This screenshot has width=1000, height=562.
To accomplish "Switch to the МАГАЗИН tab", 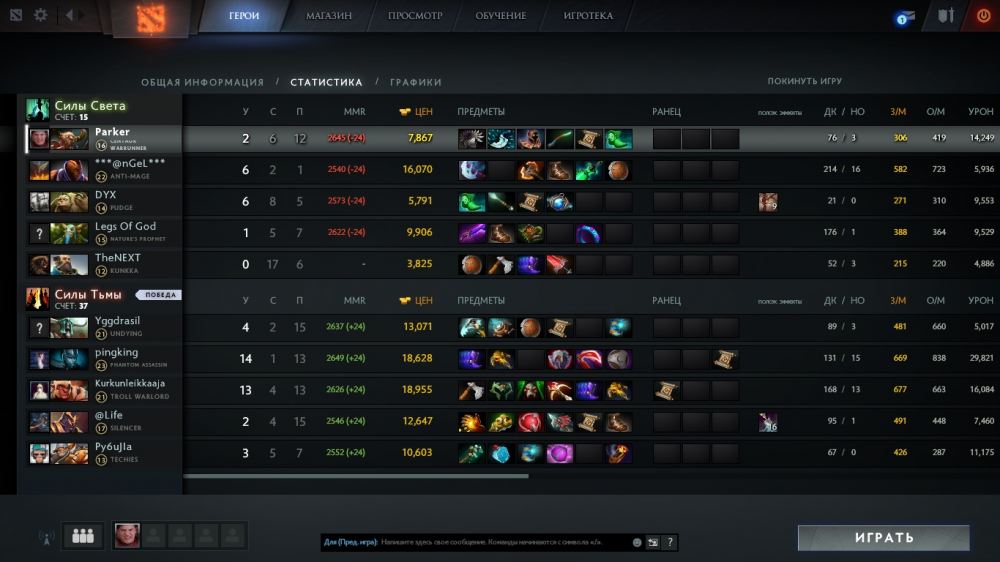I will [329, 16].
